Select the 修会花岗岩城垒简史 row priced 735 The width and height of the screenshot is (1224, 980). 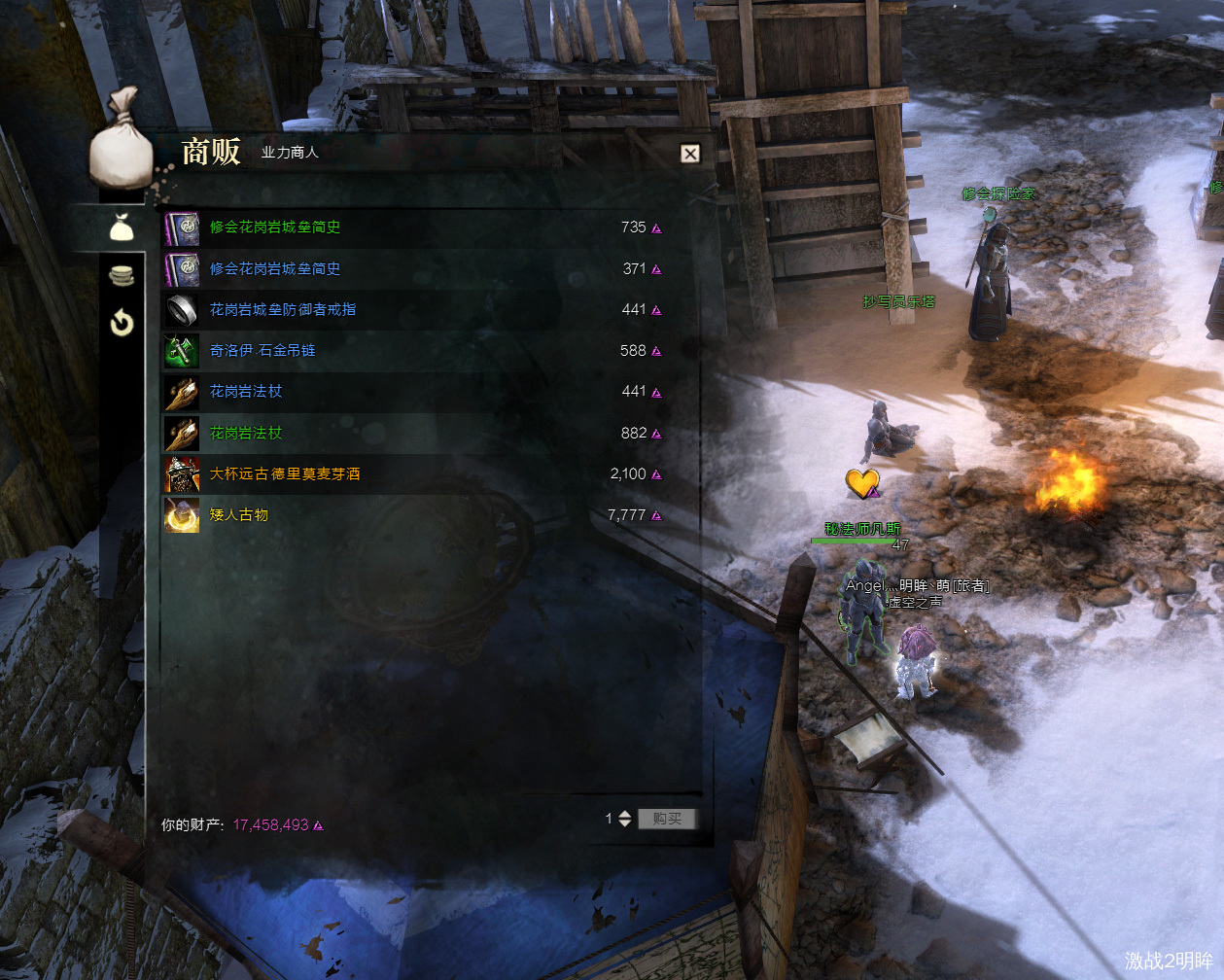click(x=275, y=227)
